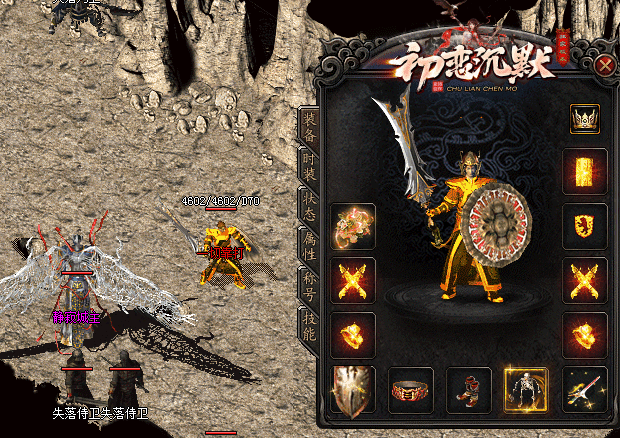Pick the pointed shield equipment slot
The image size is (620, 440).
tap(353, 389)
